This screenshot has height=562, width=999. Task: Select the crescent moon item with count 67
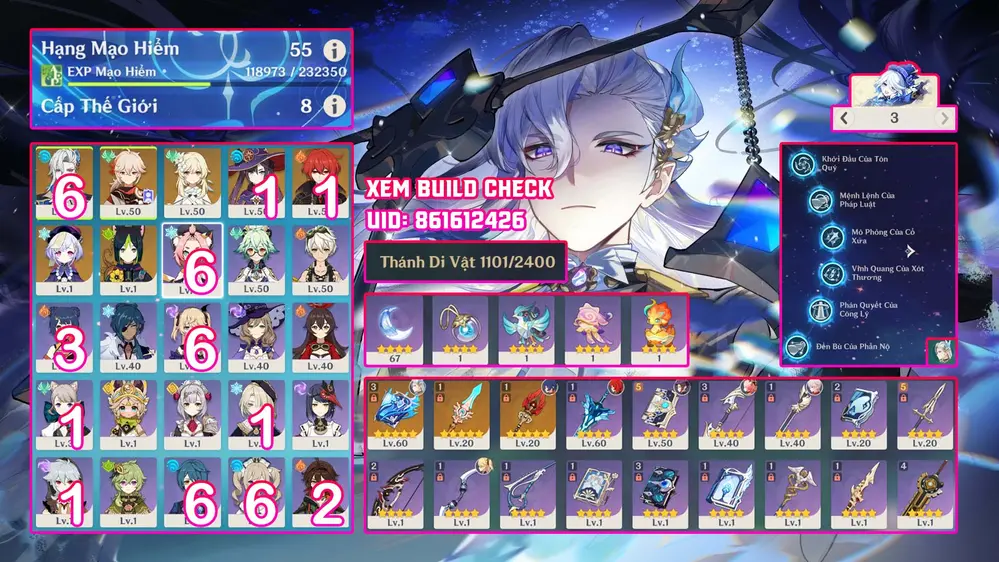pos(396,331)
